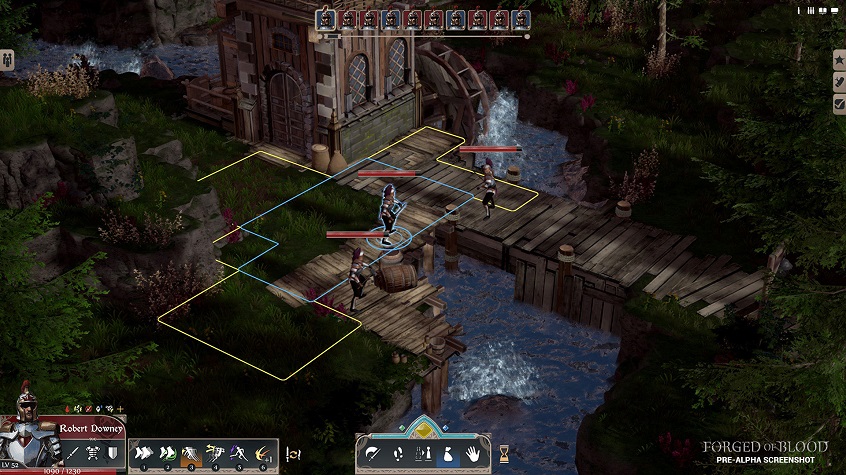
Task: Click the sword weapon icon beside portrait
Action: point(72,453)
